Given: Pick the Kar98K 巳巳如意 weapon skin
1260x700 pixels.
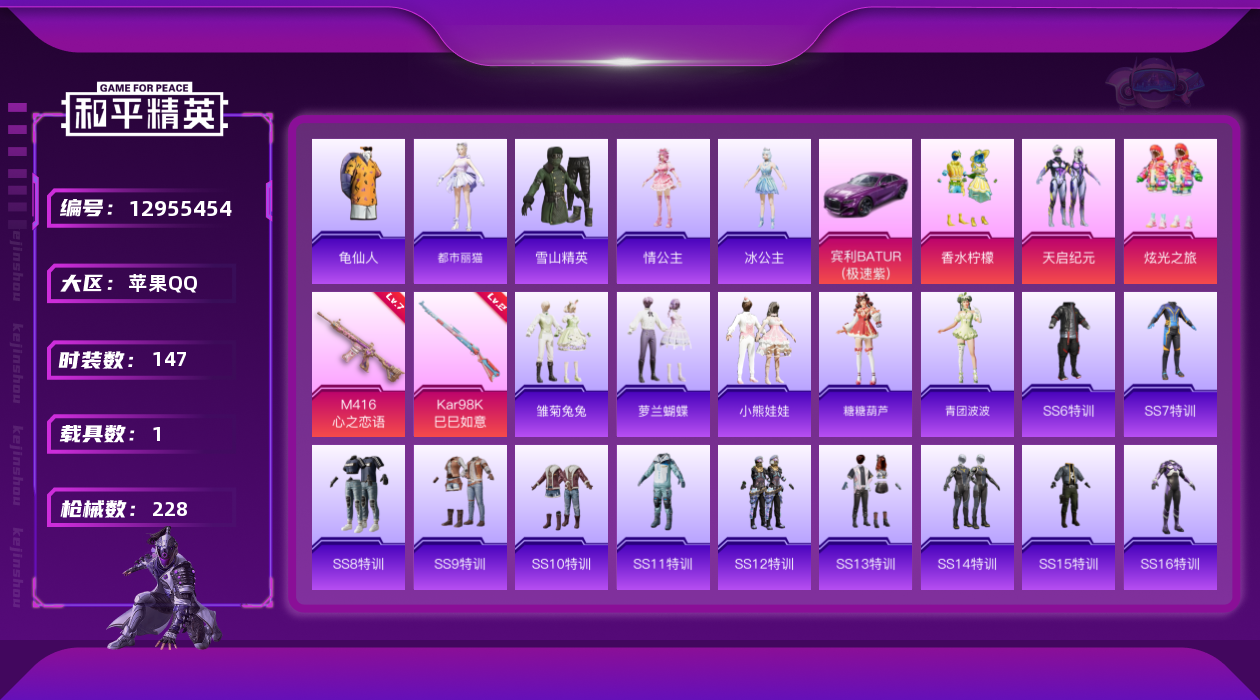Looking at the screenshot, I should (x=460, y=364).
